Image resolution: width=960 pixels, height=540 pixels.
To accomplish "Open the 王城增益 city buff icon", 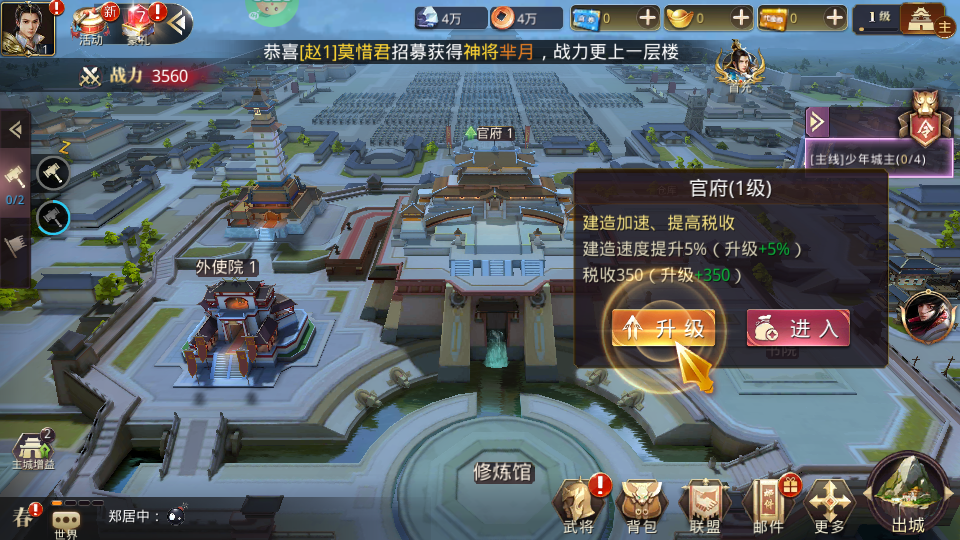I will [x=33, y=452].
